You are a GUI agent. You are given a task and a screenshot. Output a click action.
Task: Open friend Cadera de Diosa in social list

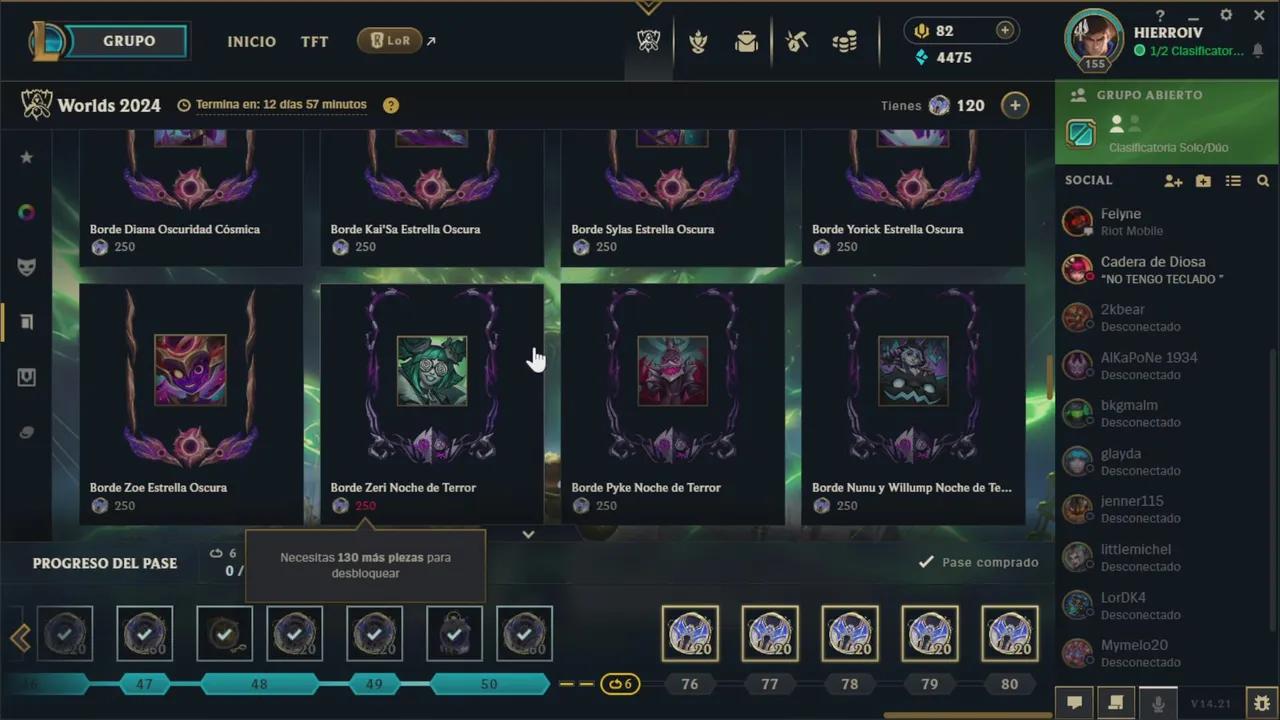pyautogui.click(x=1152, y=269)
